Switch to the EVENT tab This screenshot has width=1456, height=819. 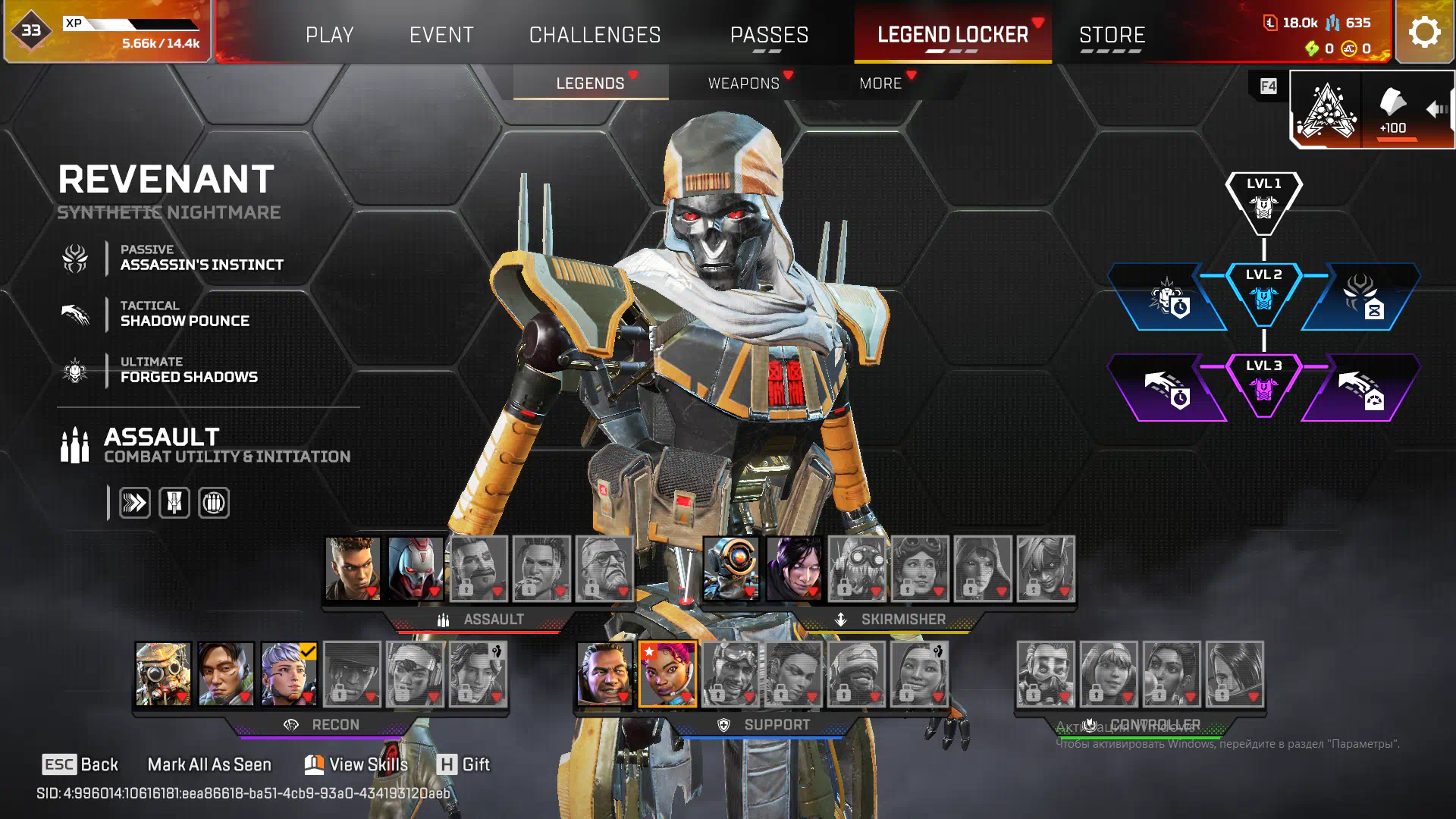(x=441, y=35)
